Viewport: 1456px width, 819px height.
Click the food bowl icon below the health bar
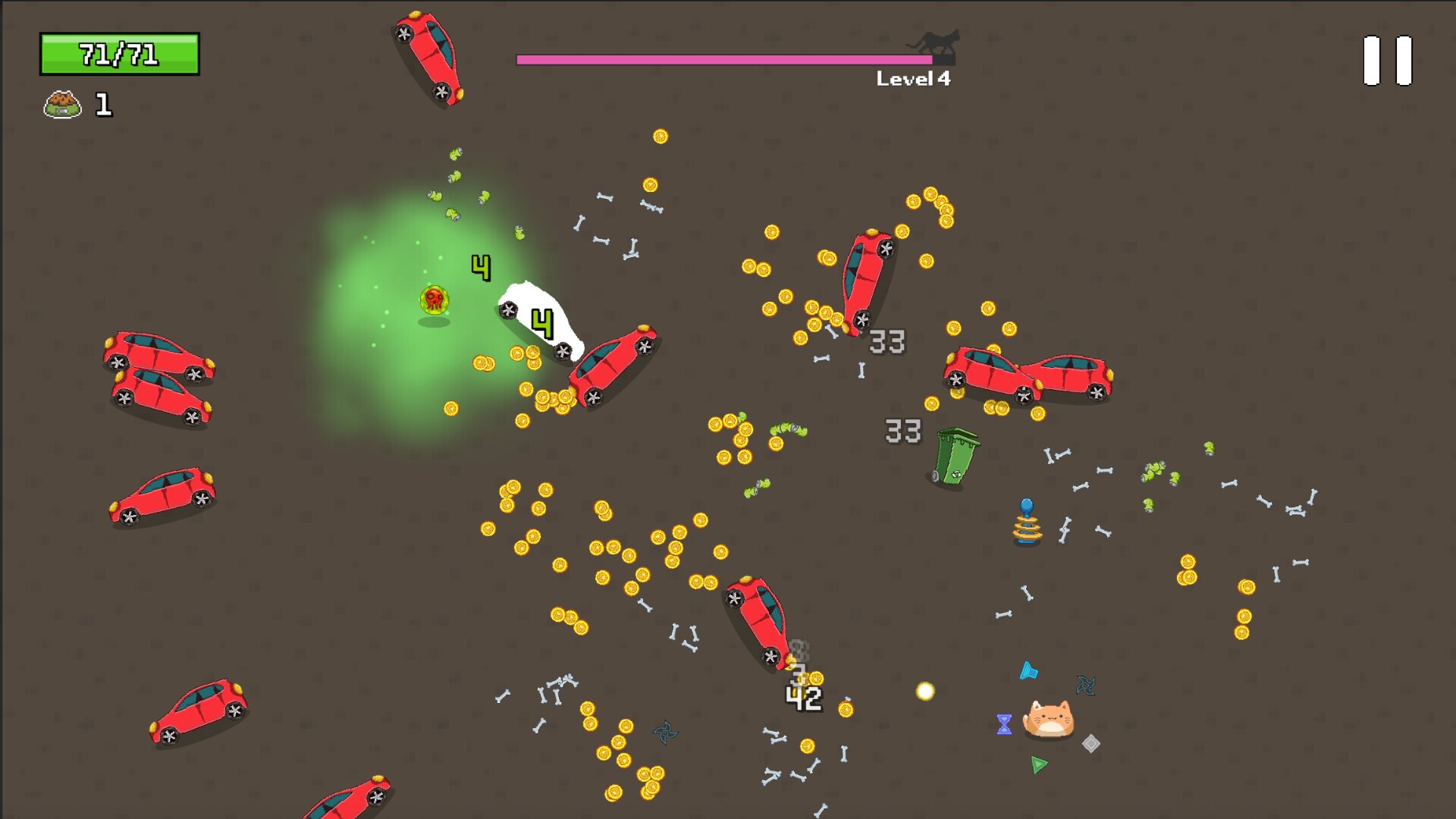click(62, 105)
